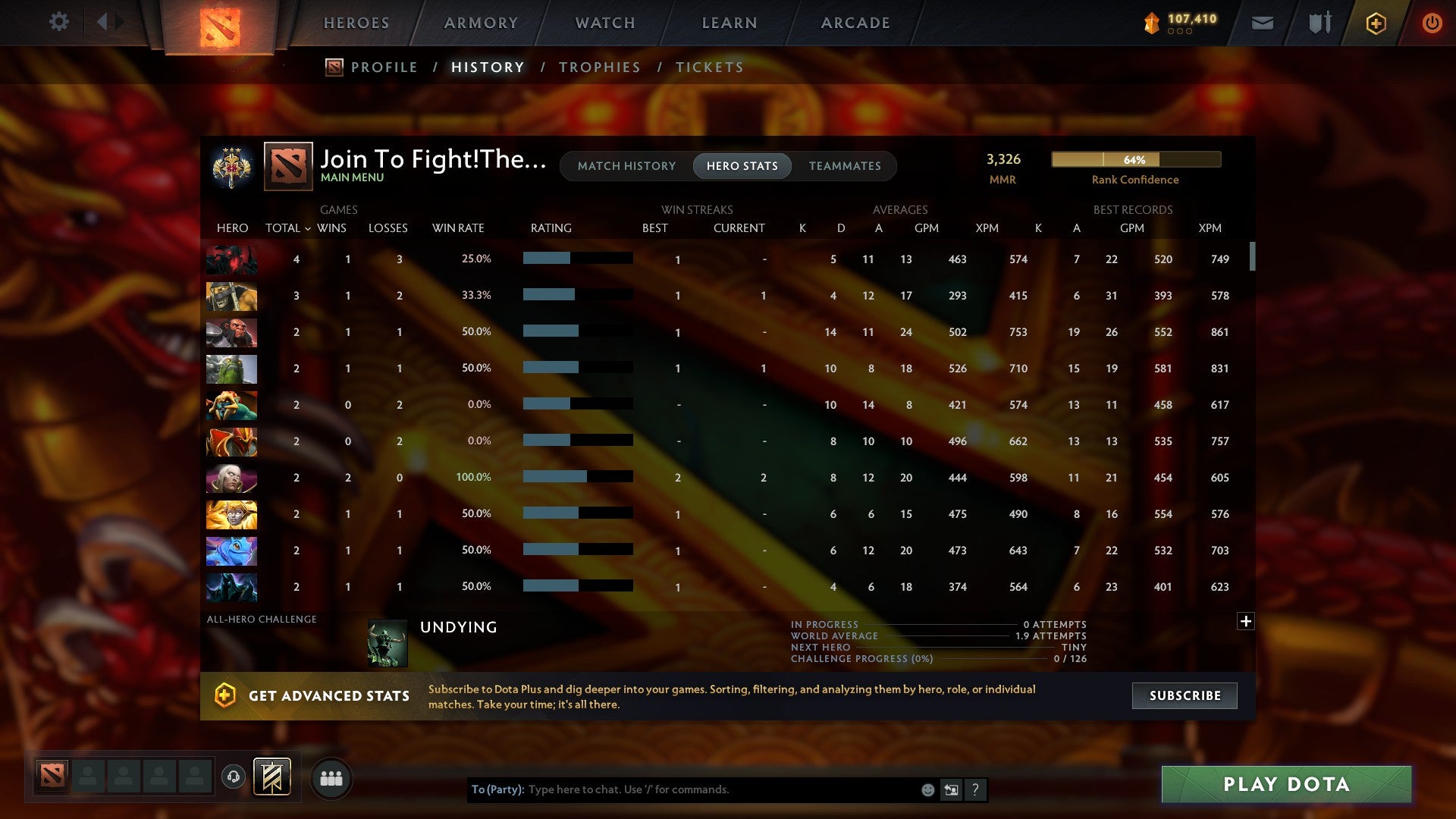Click the Rank Confidence progress bar
This screenshot has height=819, width=1456.
(1135, 160)
